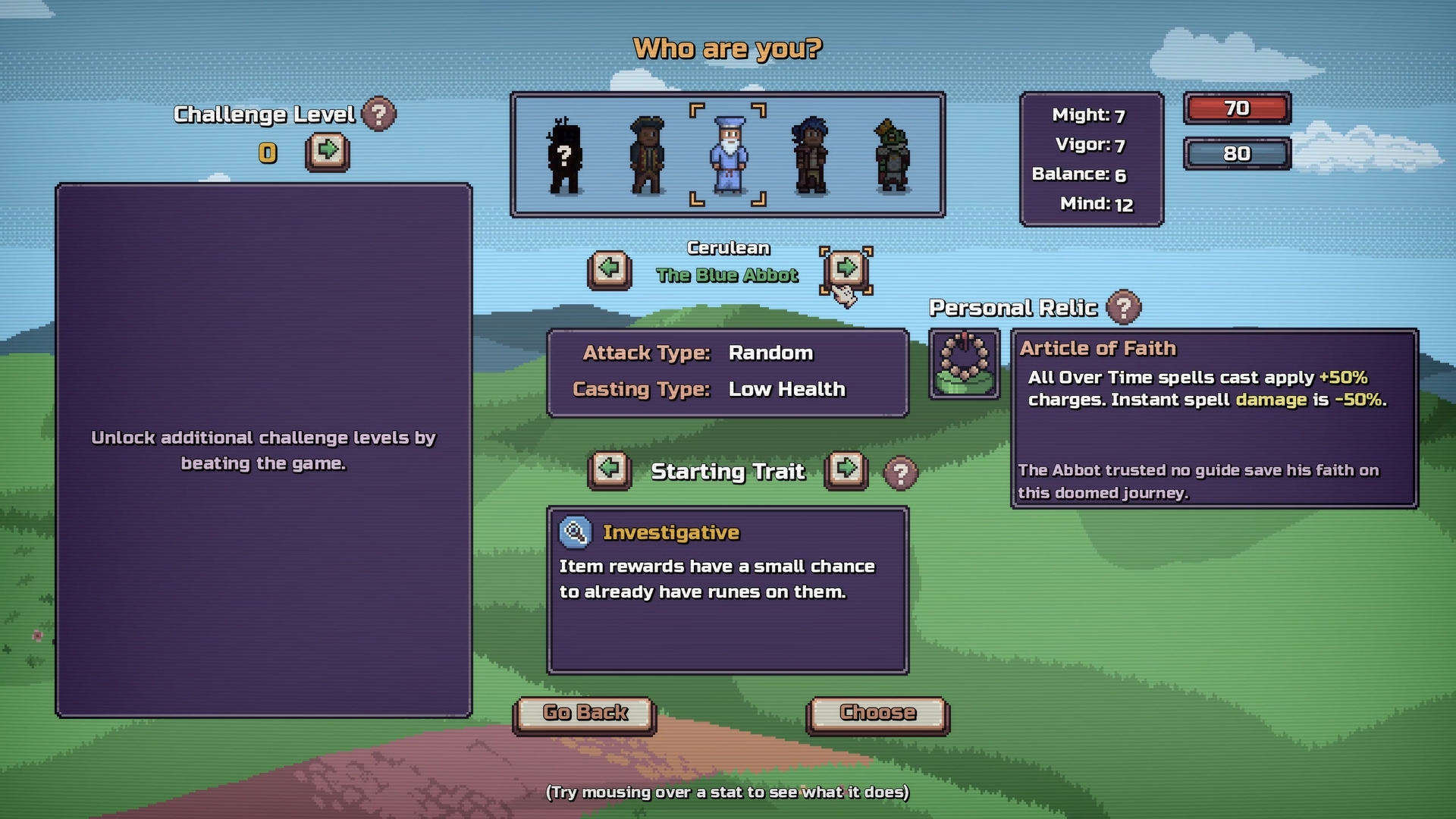This screenshot has width=1456, height=819.
Task: Cycle to the previous Starting Trait
Action: point(609,470)
